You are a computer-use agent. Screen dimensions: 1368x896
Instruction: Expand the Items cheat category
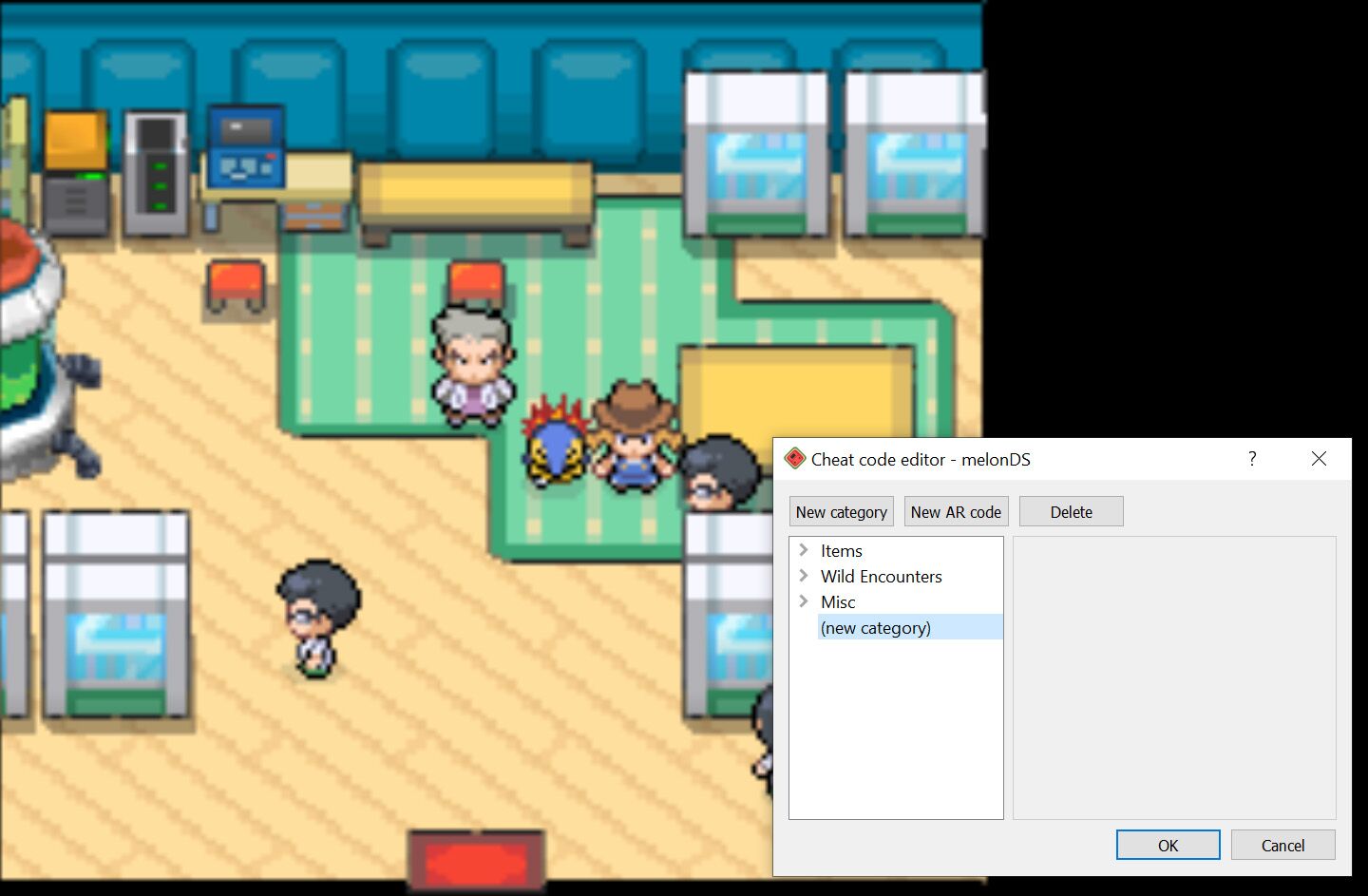coord(804,550)
